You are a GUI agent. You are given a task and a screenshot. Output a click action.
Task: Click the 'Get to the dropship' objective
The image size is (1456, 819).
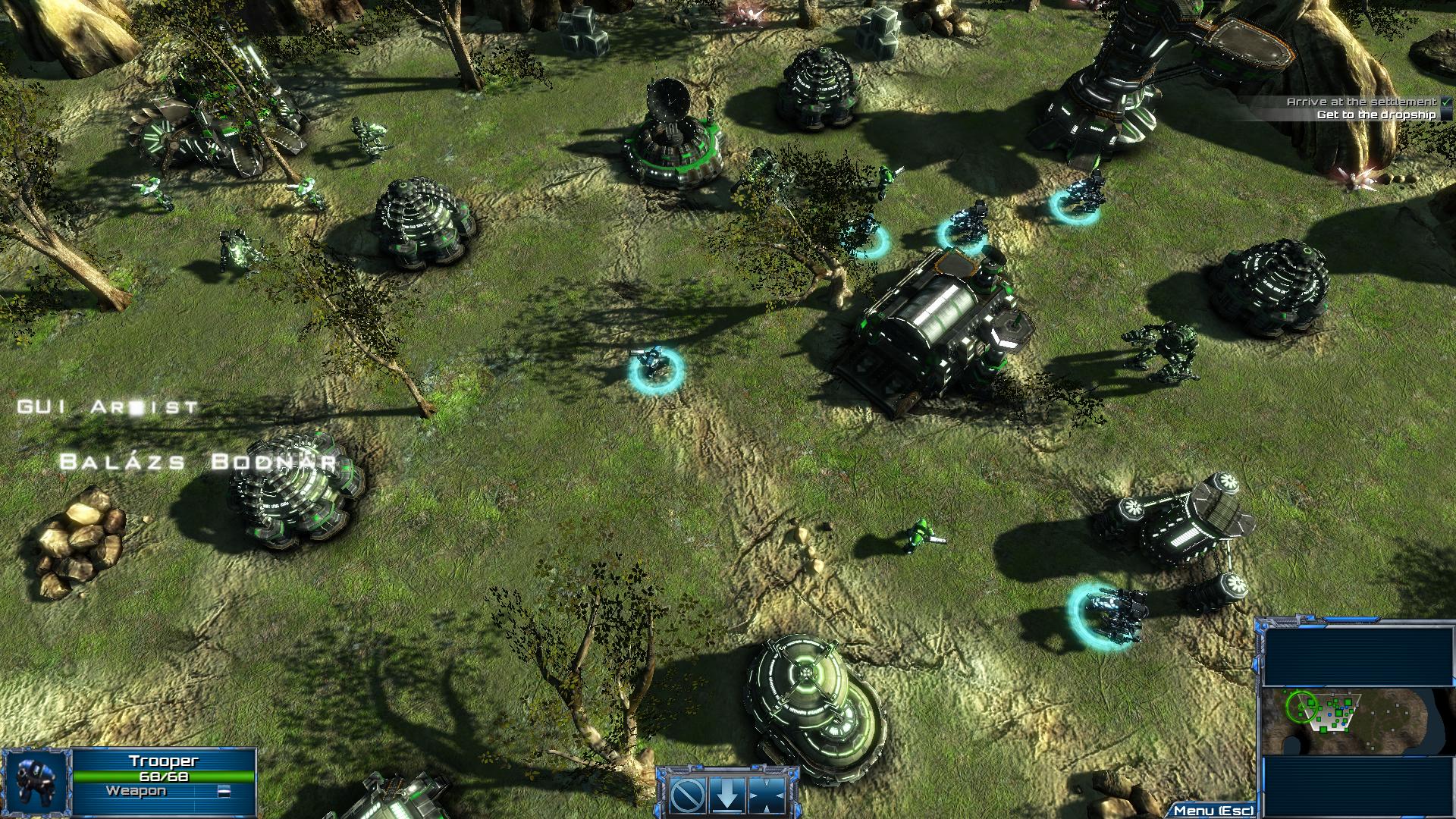tap(1376, 115)
